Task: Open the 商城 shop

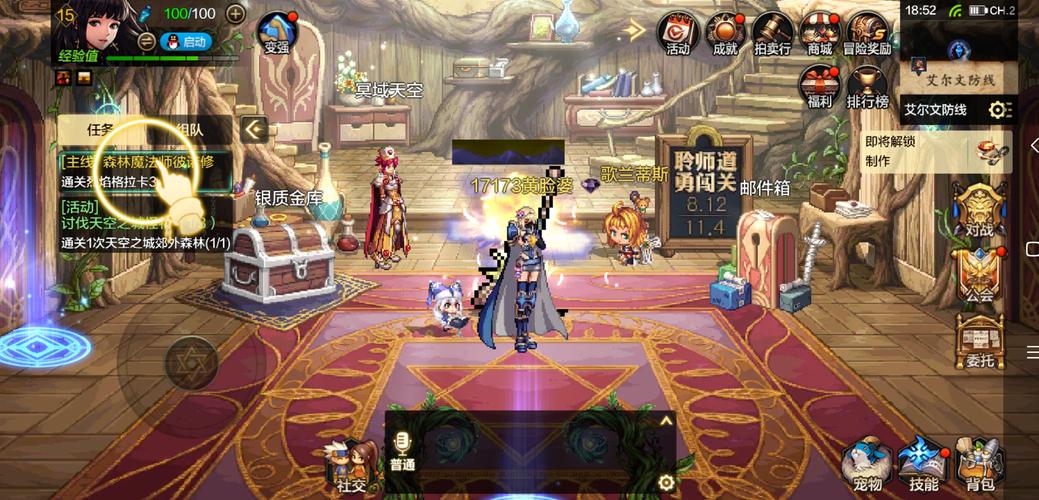Action: (x=820, y=32)
